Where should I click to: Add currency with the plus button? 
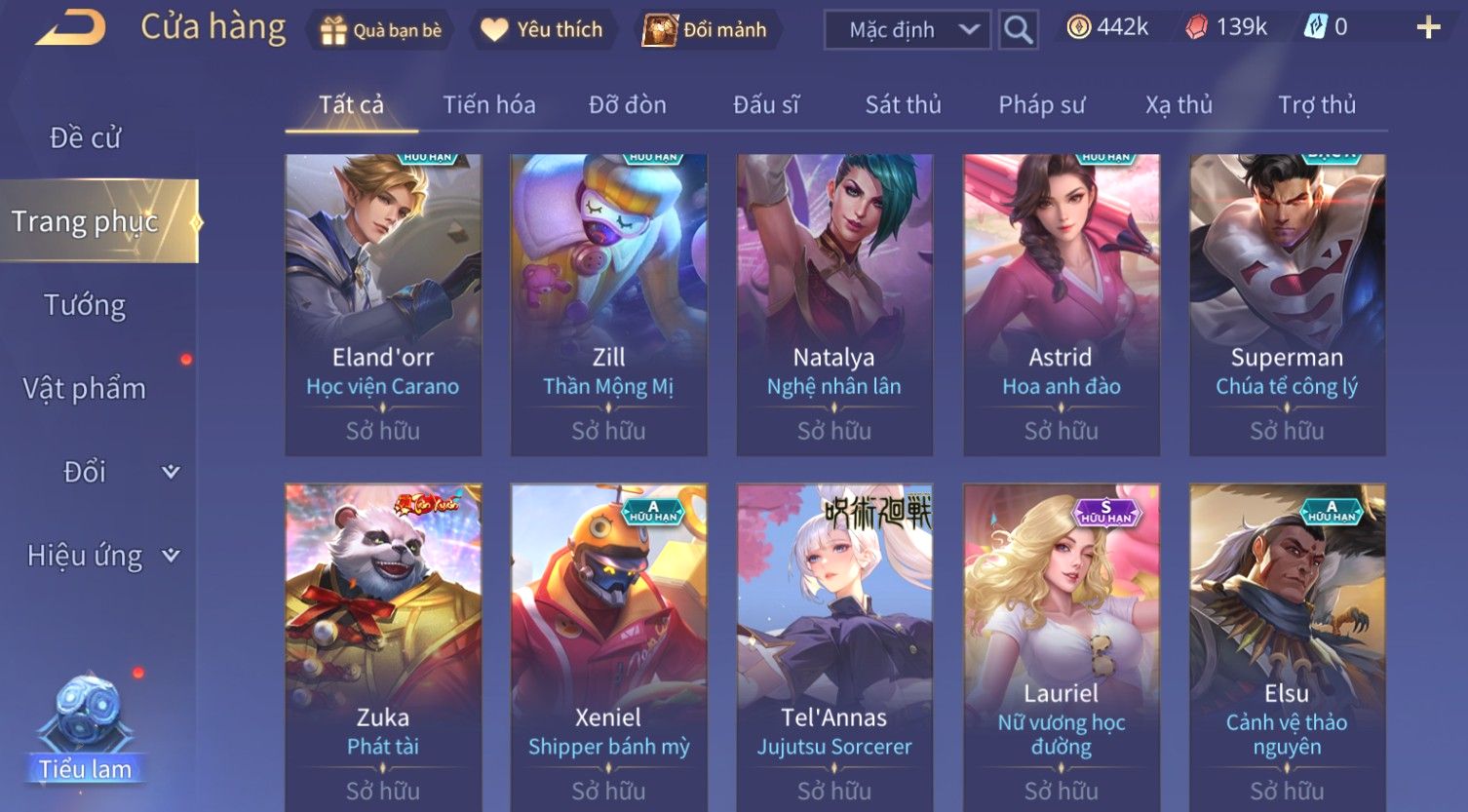tap(1428, 28)
